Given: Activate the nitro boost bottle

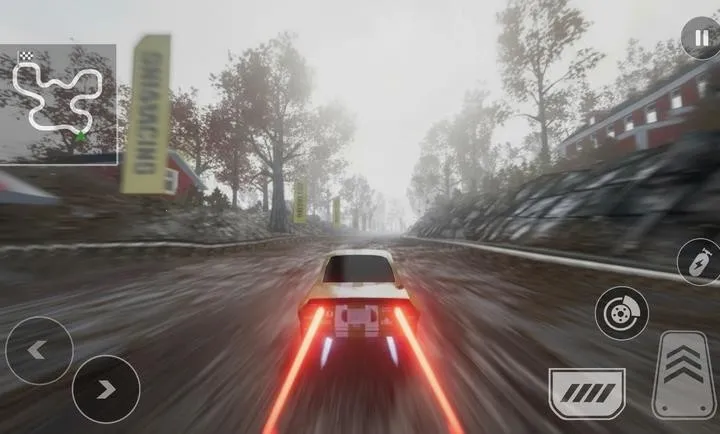Looking at the screenshot, I should coord(698,262).
